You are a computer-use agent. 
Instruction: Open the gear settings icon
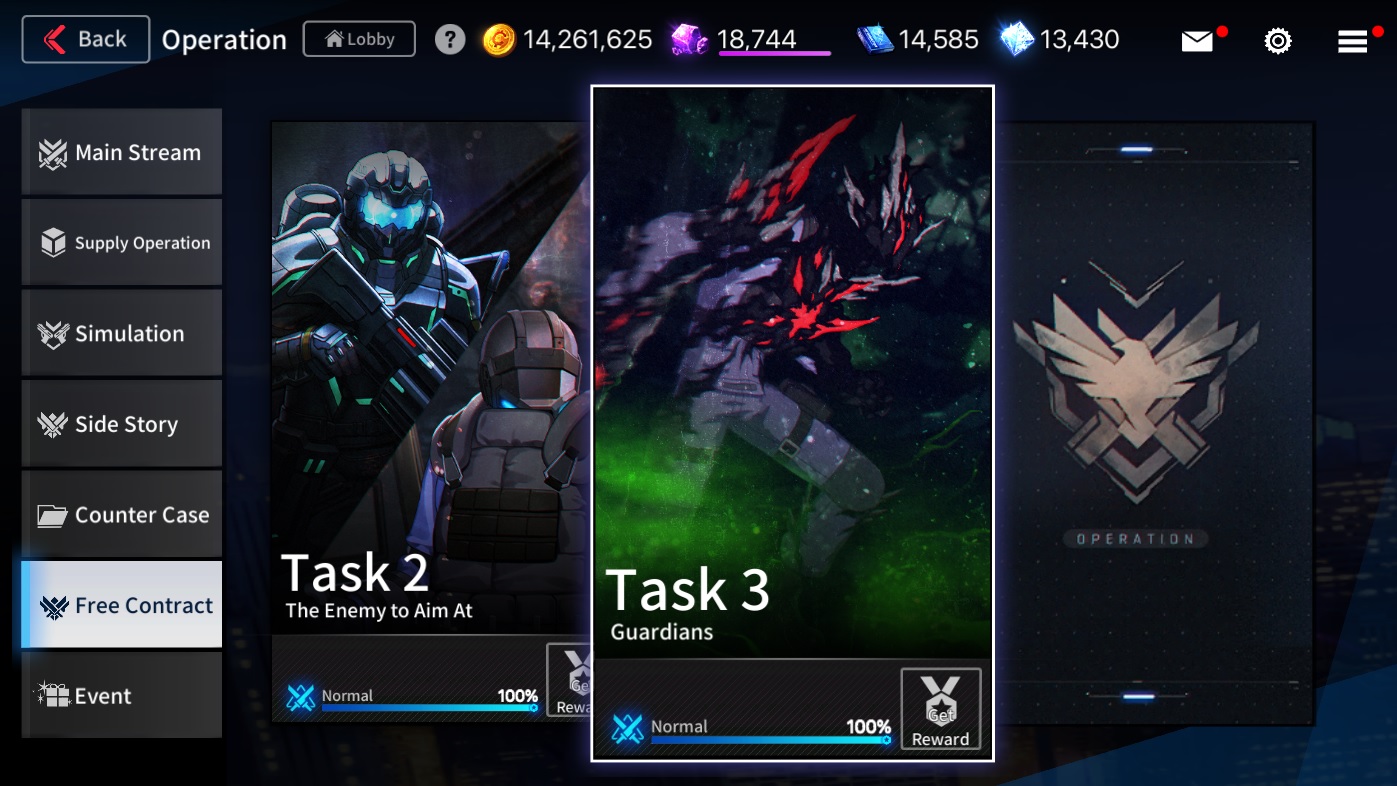[1278, 41]
